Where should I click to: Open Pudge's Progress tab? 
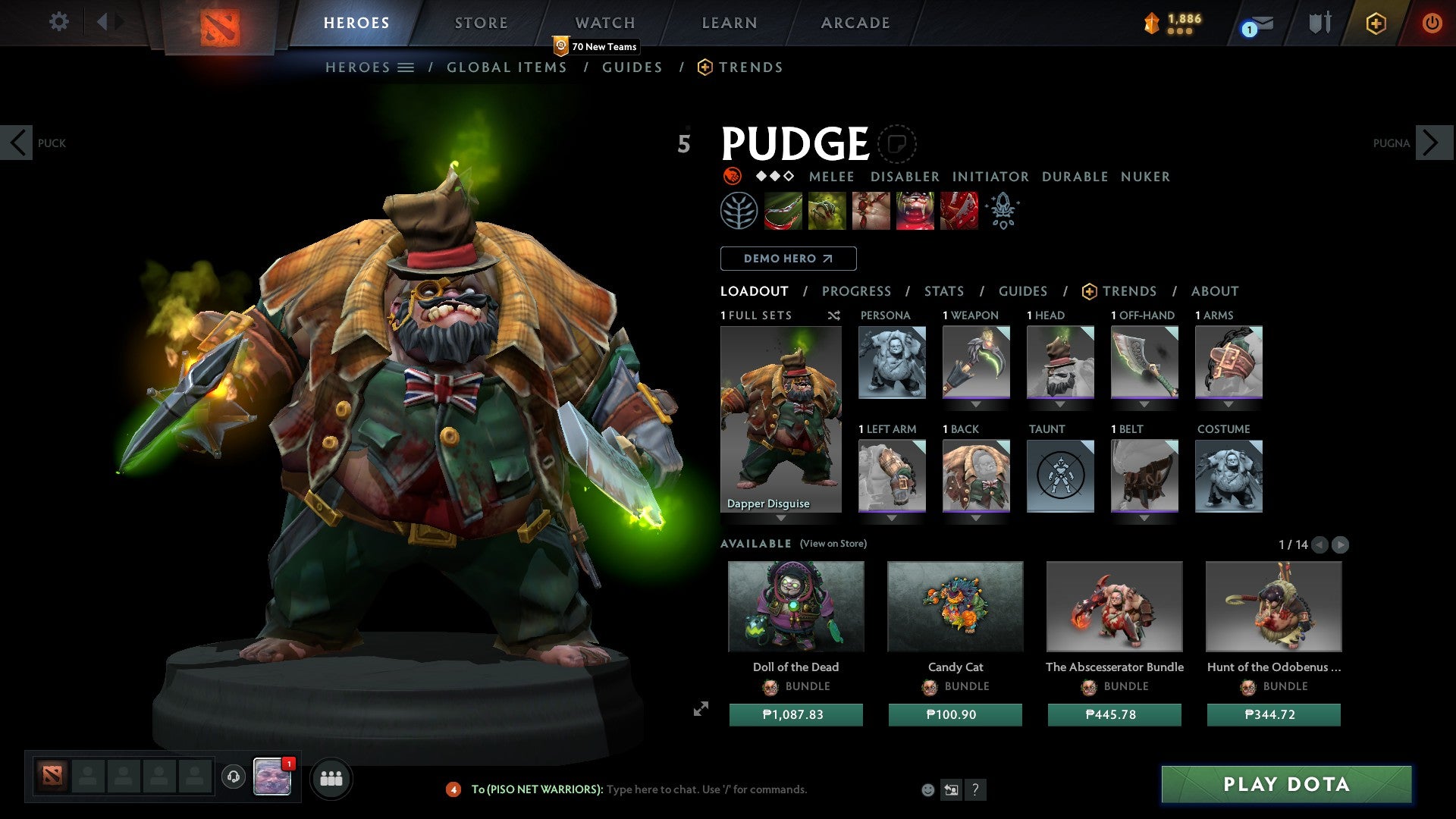(x=856, y=291)
